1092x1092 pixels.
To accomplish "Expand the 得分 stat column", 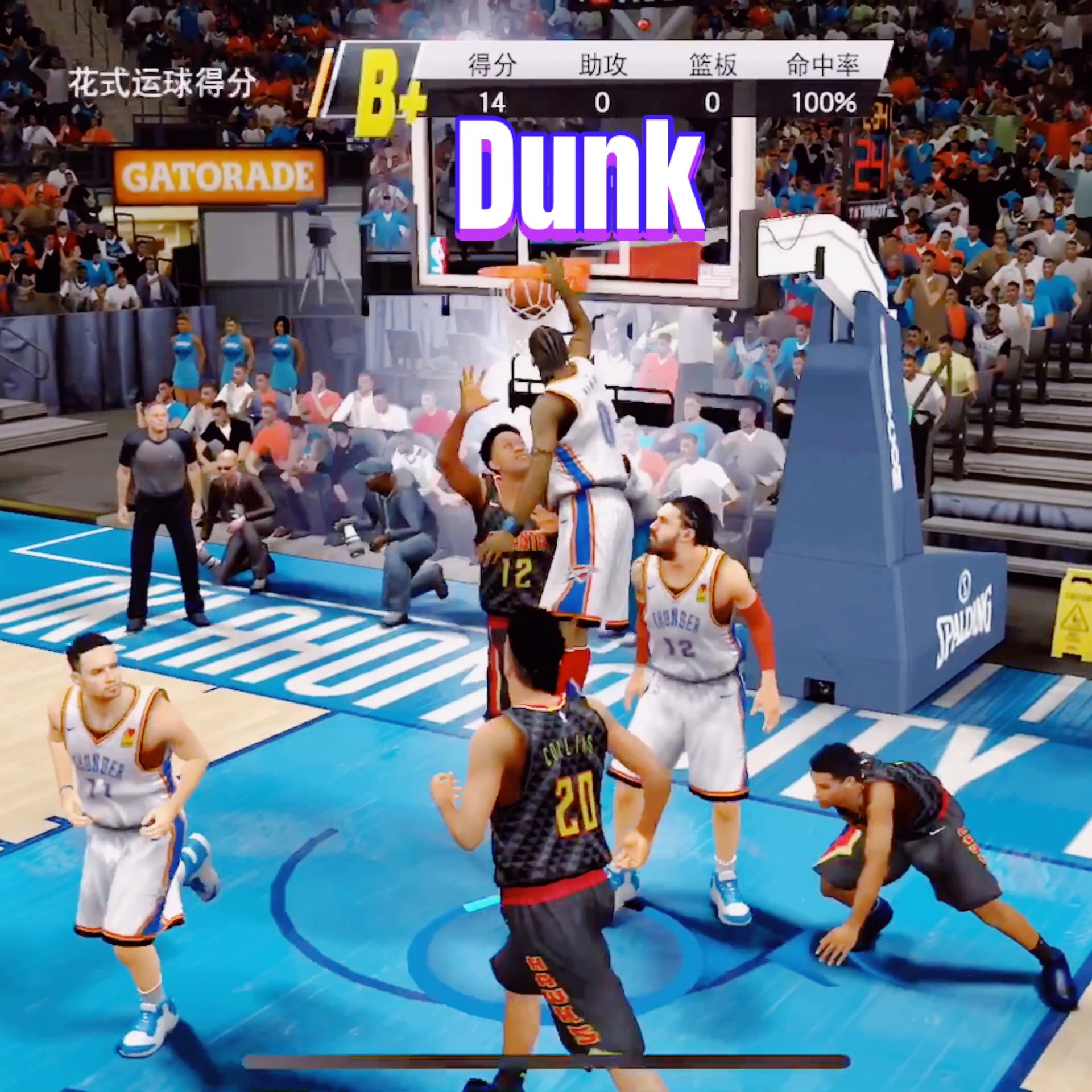I will [x=490, y=65].
